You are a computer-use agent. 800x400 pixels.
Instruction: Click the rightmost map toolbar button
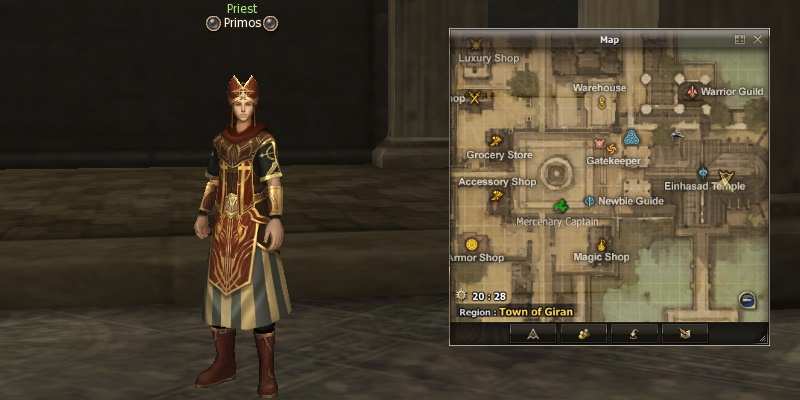pos(684,334)
